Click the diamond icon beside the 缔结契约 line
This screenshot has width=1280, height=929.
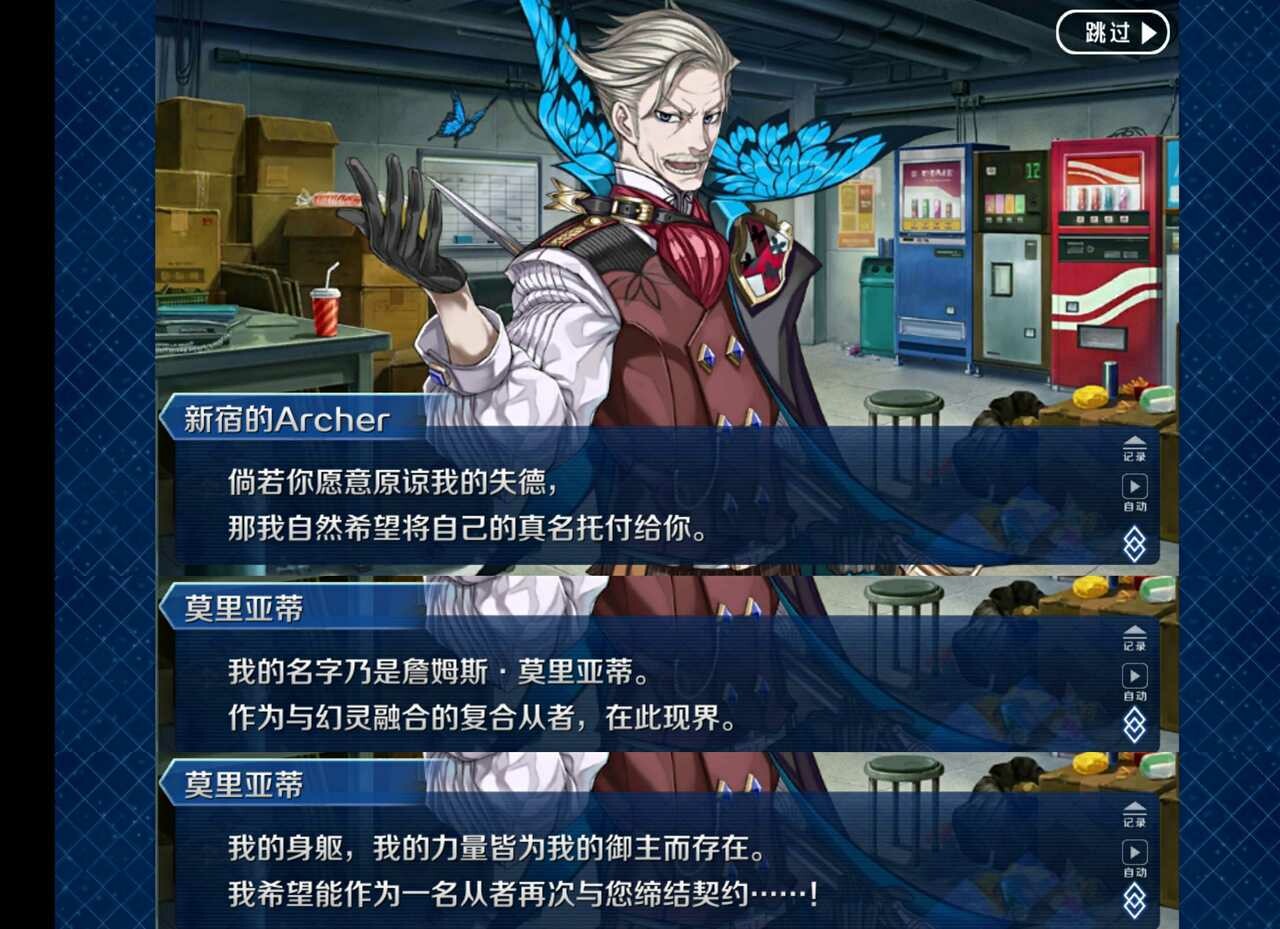tap(1134, 900)
